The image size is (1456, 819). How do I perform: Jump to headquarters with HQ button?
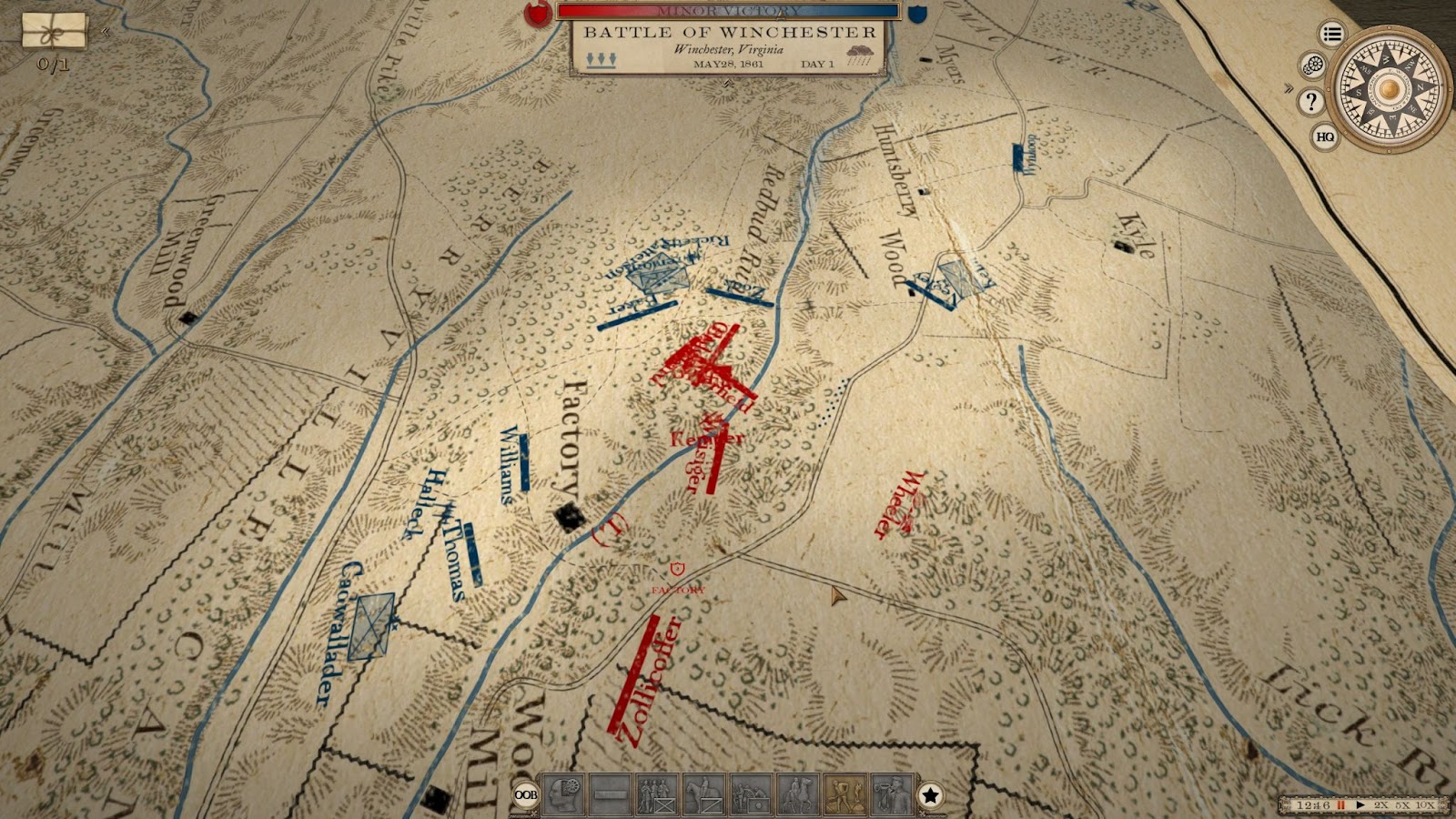(x=1325, y=136)
